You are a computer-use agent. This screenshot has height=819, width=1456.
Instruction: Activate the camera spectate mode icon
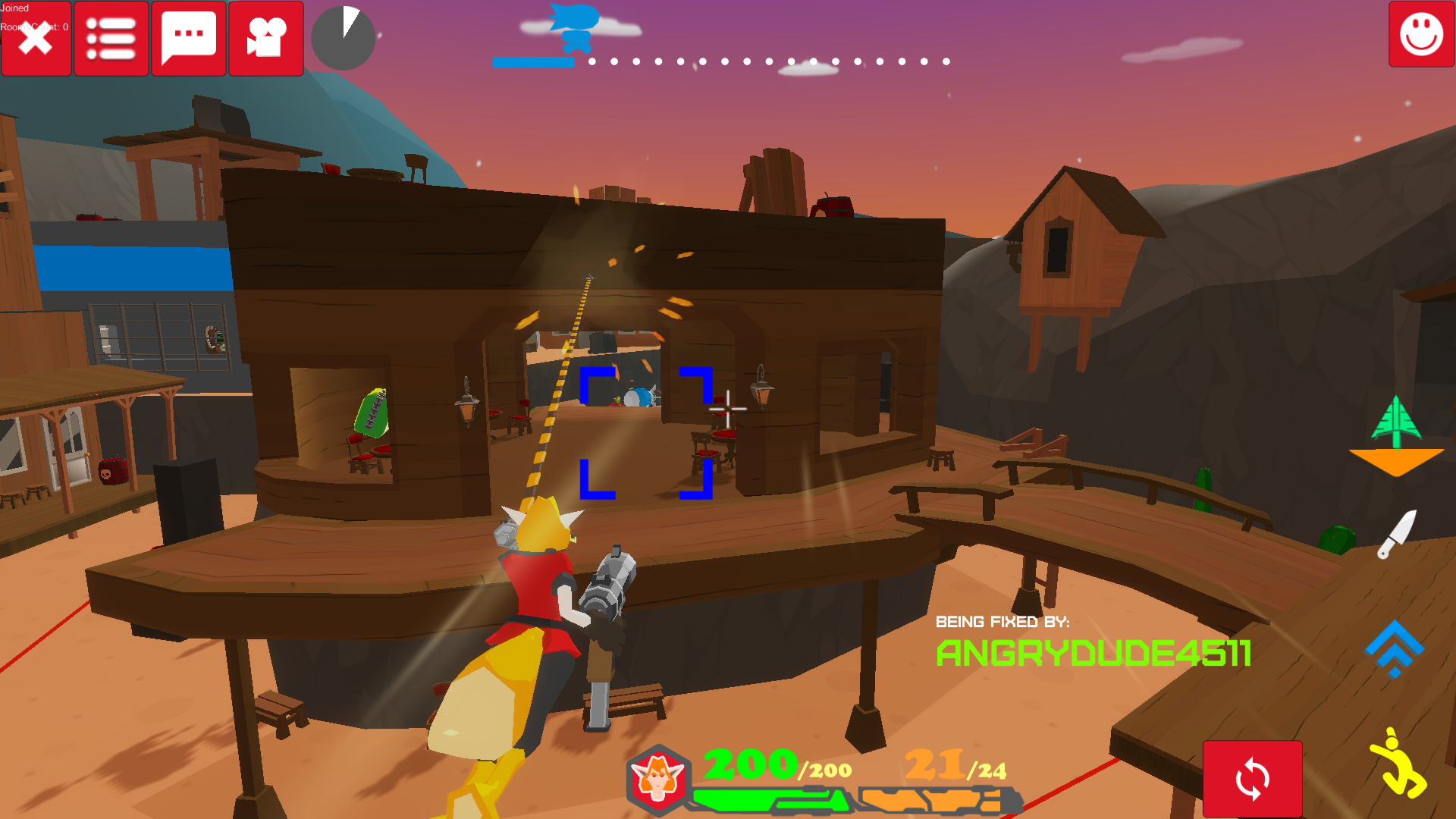(265, 39)
